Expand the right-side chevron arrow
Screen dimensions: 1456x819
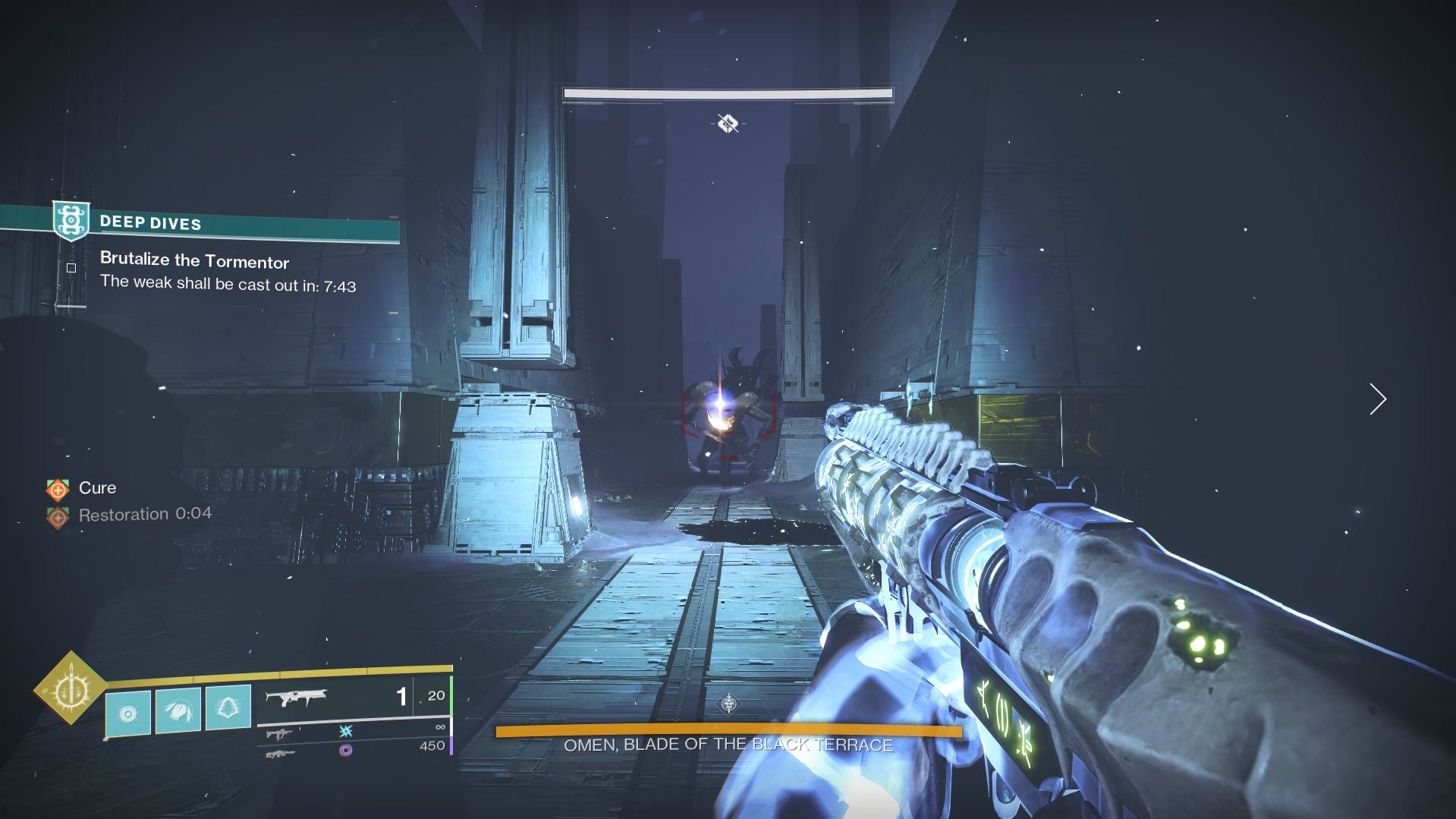[1376, 398]
